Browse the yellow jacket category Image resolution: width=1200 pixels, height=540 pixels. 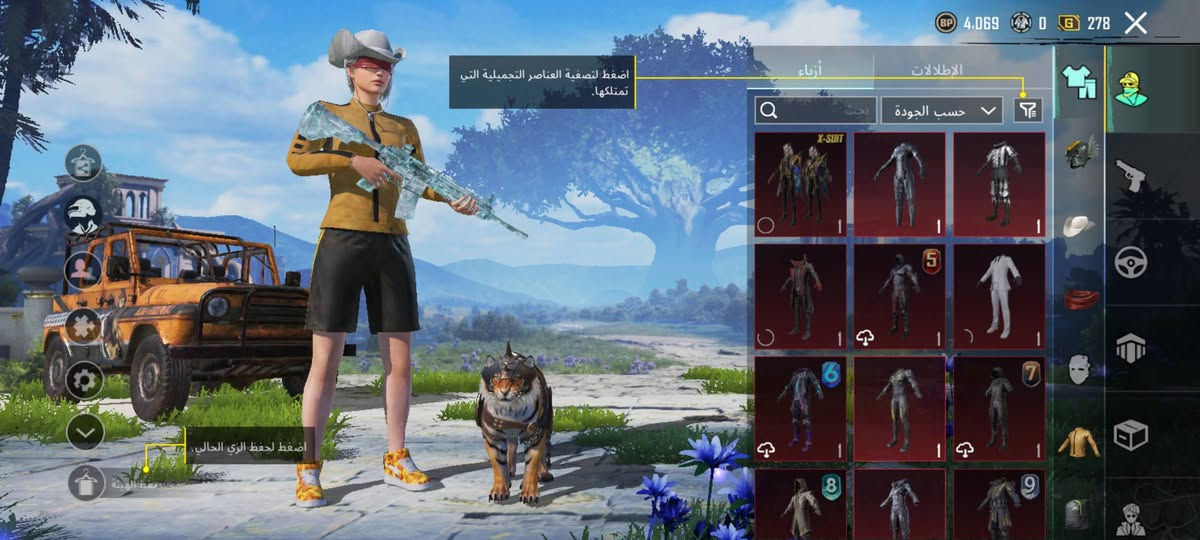click(x=1080, y=441)
